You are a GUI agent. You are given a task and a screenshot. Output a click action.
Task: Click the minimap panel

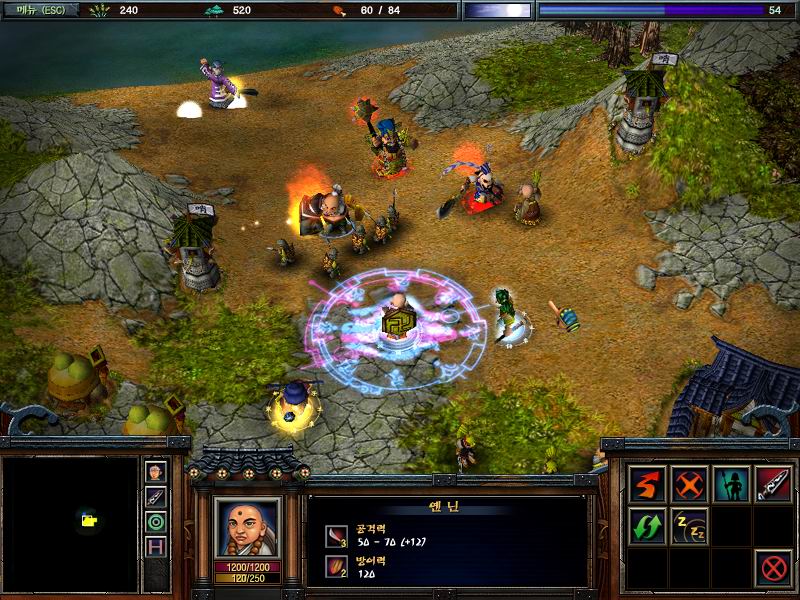pos(70,523)
